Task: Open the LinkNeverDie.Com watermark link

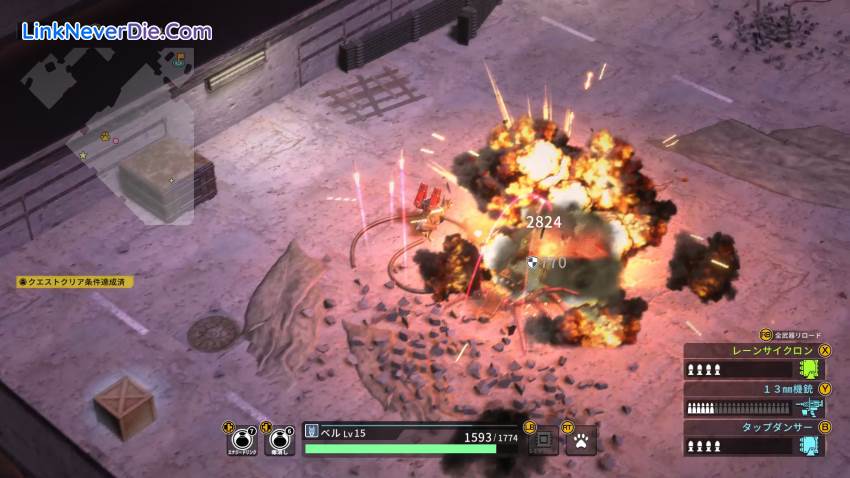Action: tap(116, 30)
